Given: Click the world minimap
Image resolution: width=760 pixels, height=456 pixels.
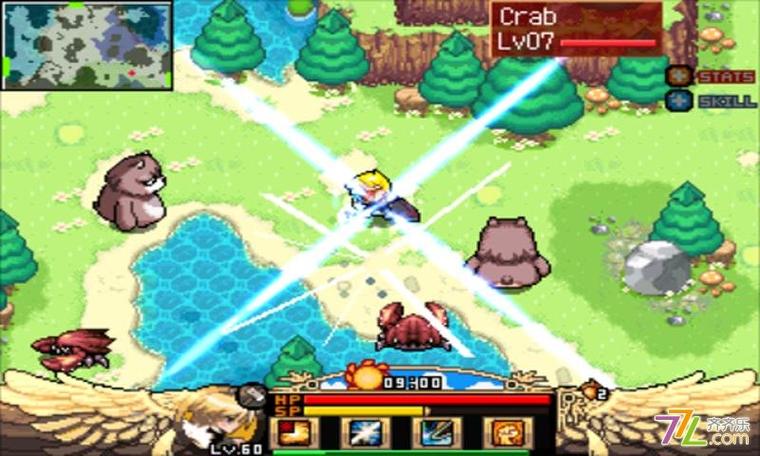Looking at the screenshot, I should [x=87, y=45].
